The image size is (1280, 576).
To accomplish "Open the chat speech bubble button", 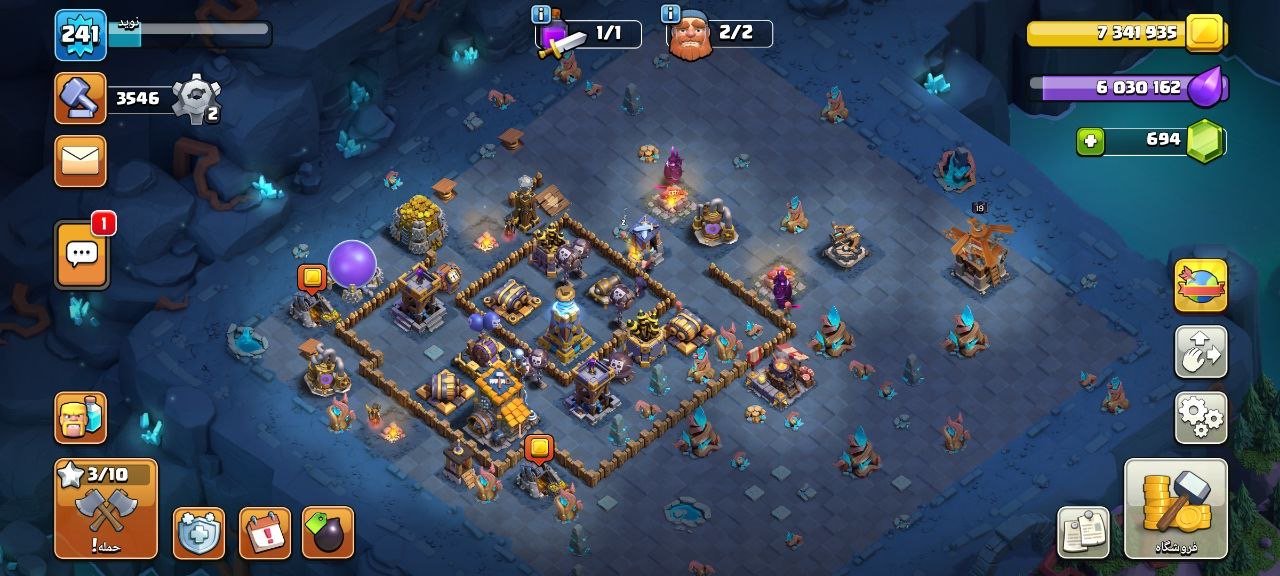I will click(81, 254).
